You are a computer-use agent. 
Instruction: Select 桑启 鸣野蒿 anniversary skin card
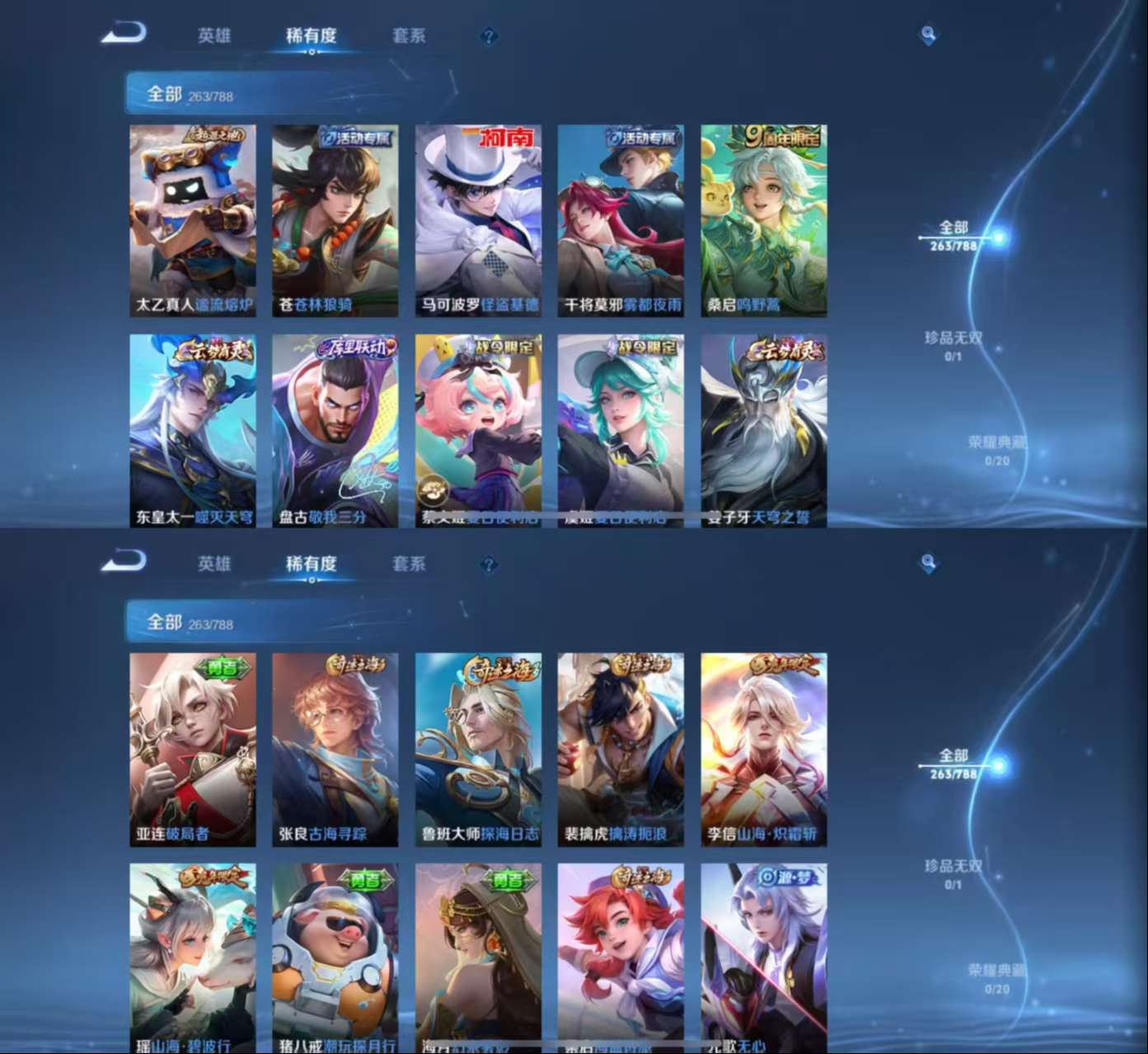(x=764, y=220)
